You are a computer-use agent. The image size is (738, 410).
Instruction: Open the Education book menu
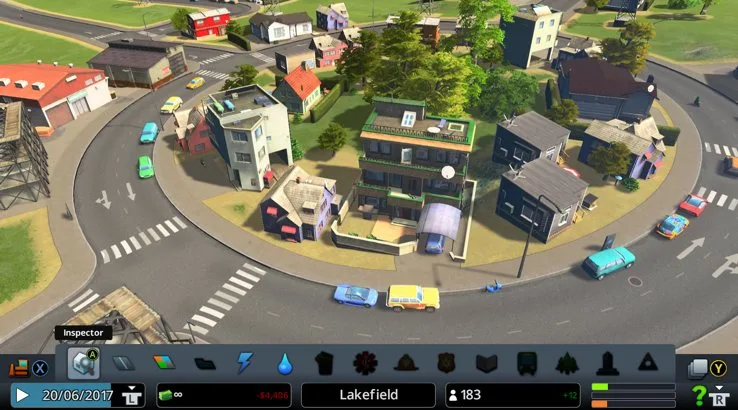pos(486,363)
